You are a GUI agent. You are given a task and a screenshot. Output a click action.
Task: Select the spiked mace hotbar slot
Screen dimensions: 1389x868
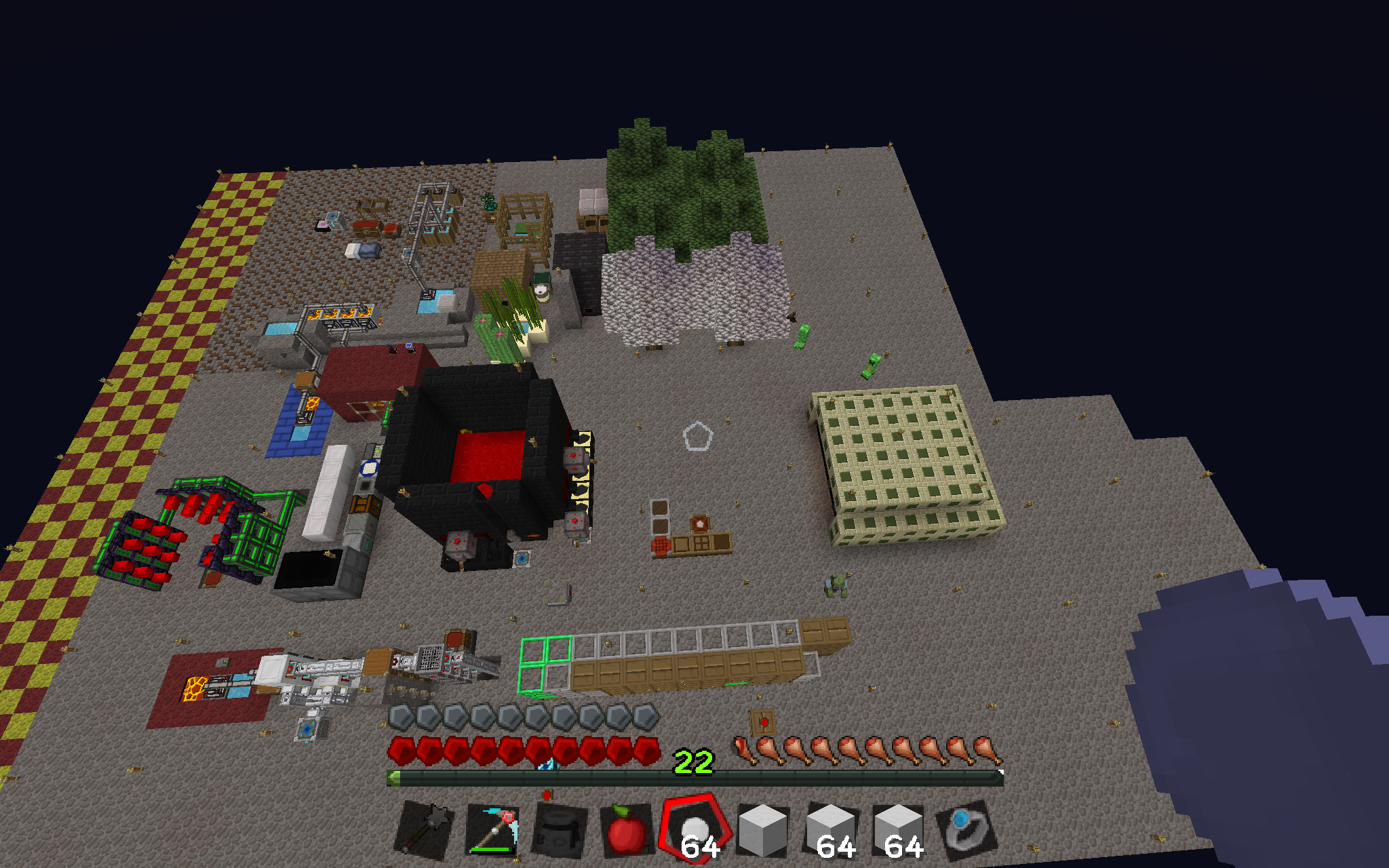coord(425,830)
